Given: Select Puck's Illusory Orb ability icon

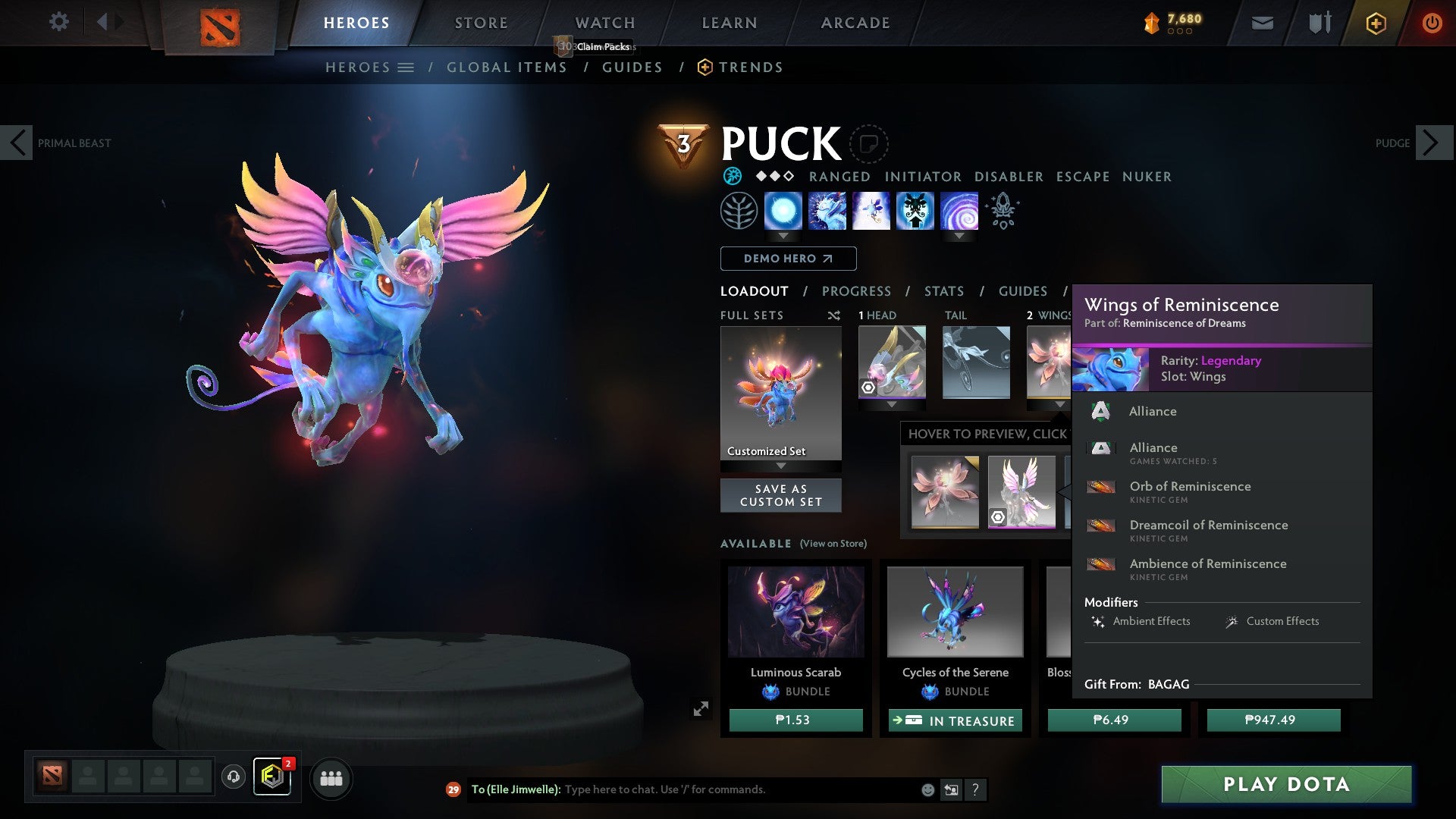Looking at the screenshot, I should [783, 211].
